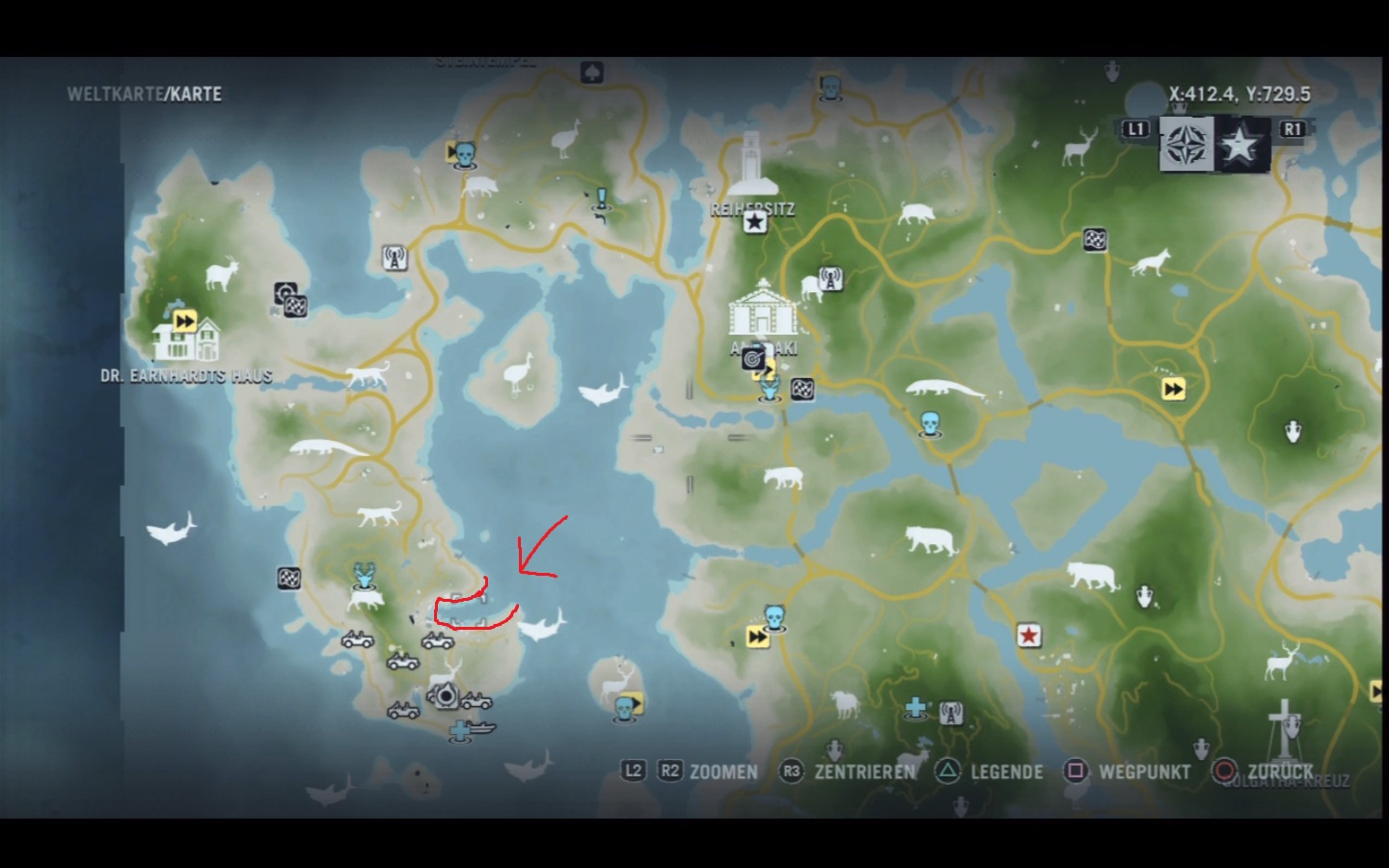Viewport: 1389px width, 868px height.
Task: Switch to the compass map tab
Action: coord(1185,145)
